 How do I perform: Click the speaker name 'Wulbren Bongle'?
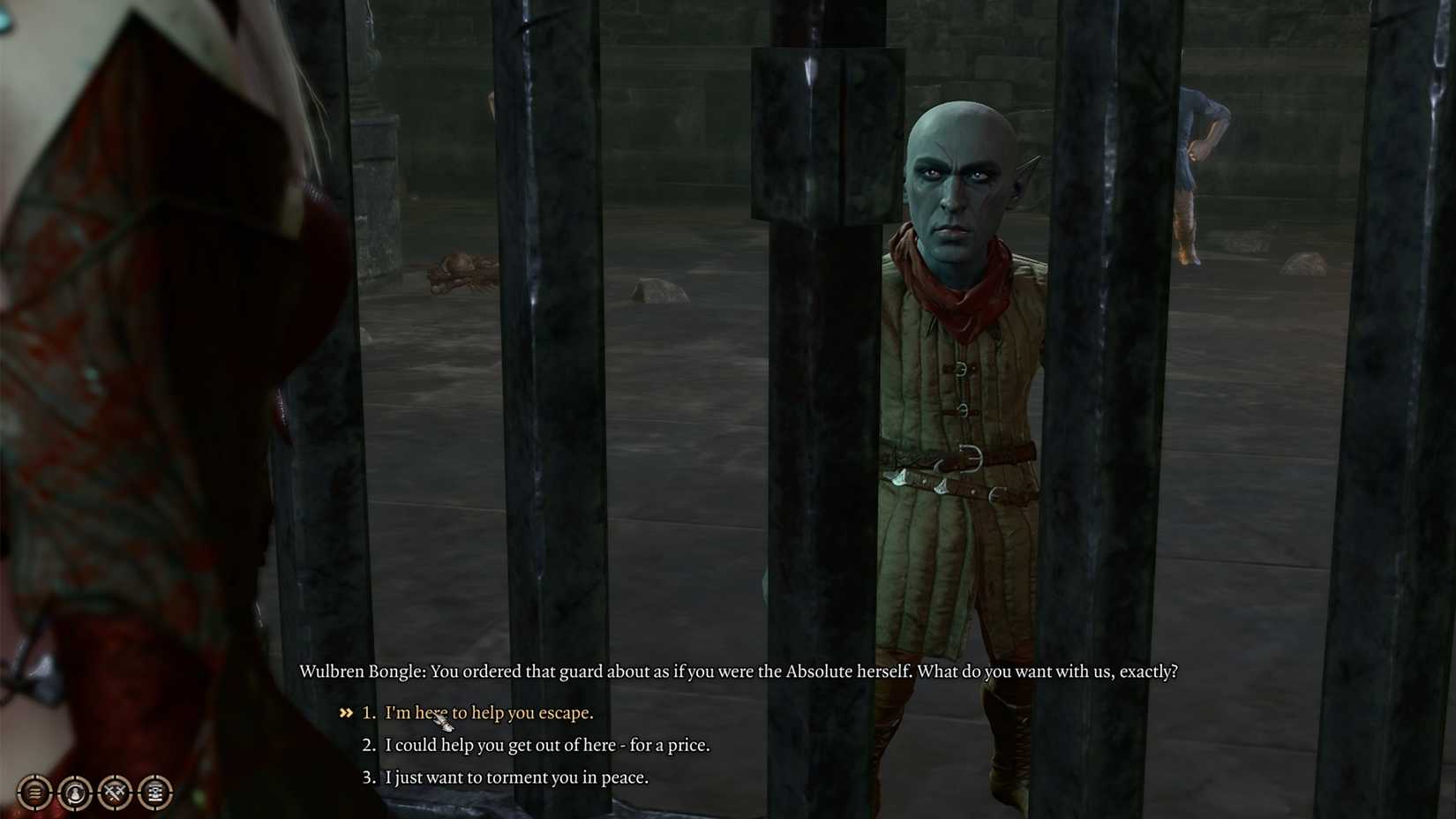pos(364,671)
